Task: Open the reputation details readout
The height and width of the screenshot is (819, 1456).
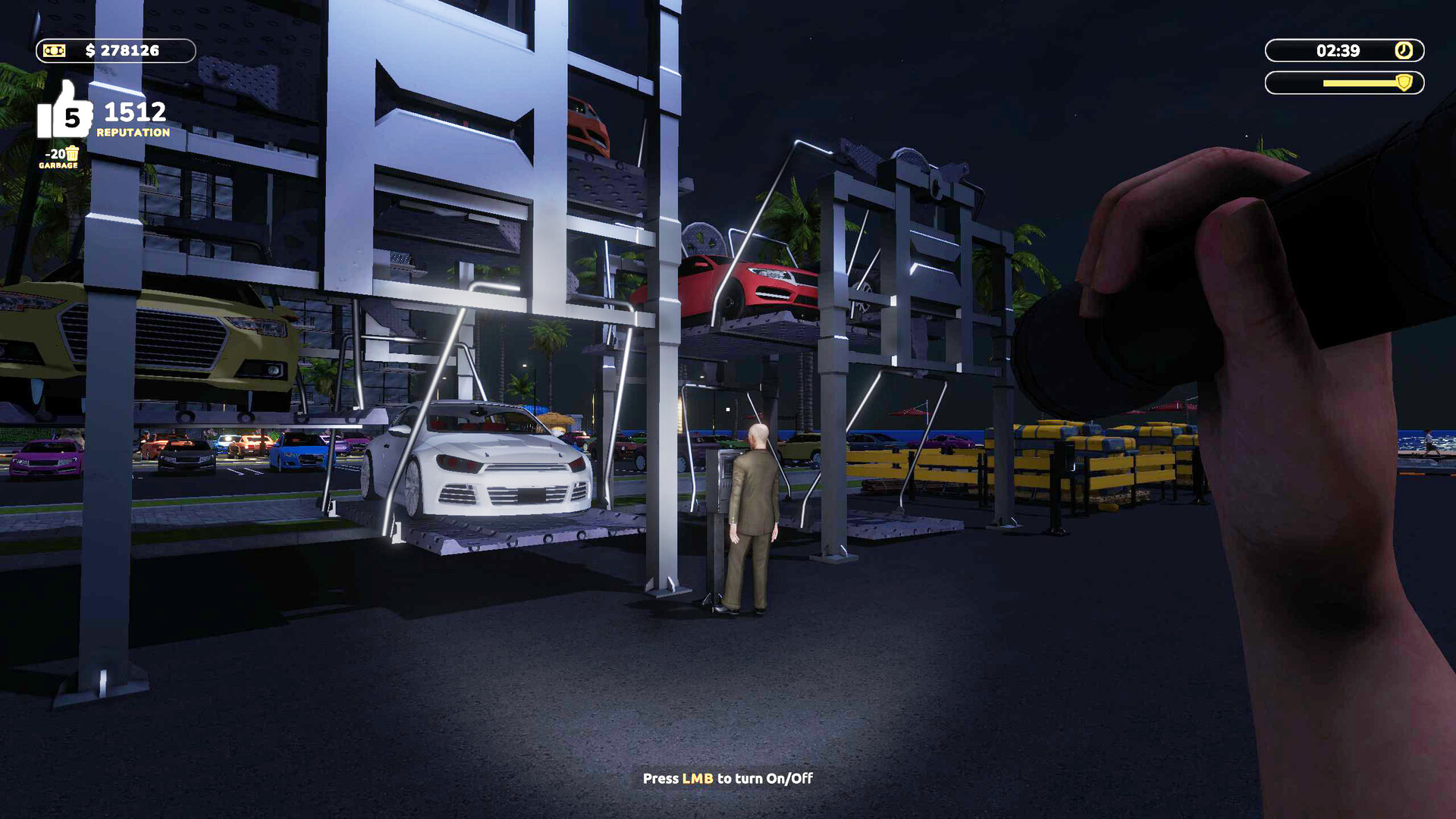Action: click(134, 113)
